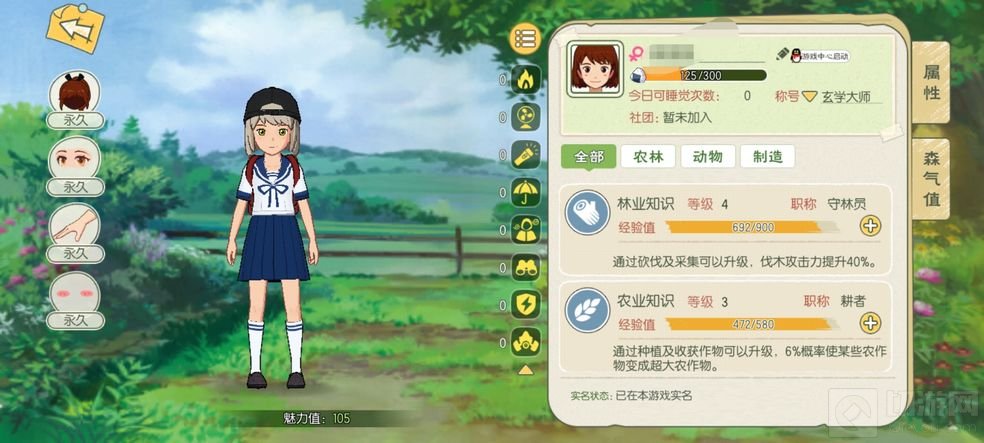Select the lightning shield equipment icon
Image resolution: width=984 pixels, height=443 pixels.
tap(525, 304)
